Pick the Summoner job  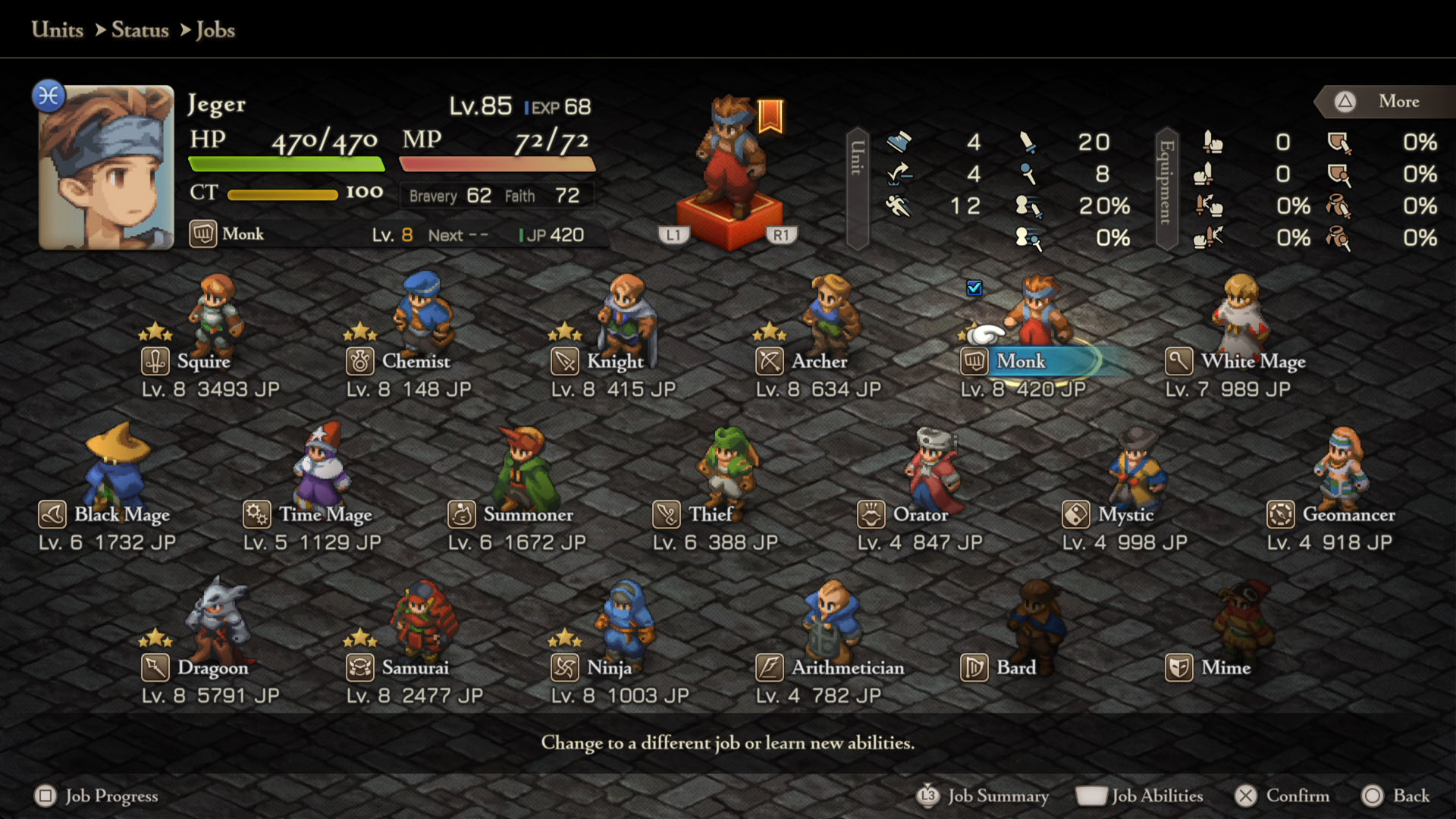(528, 515)
